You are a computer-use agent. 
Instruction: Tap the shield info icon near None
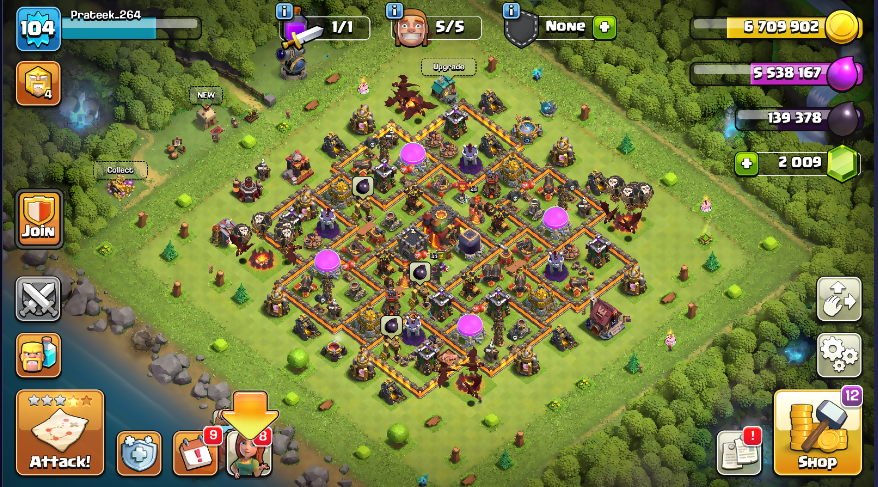[x=512, y=11]
